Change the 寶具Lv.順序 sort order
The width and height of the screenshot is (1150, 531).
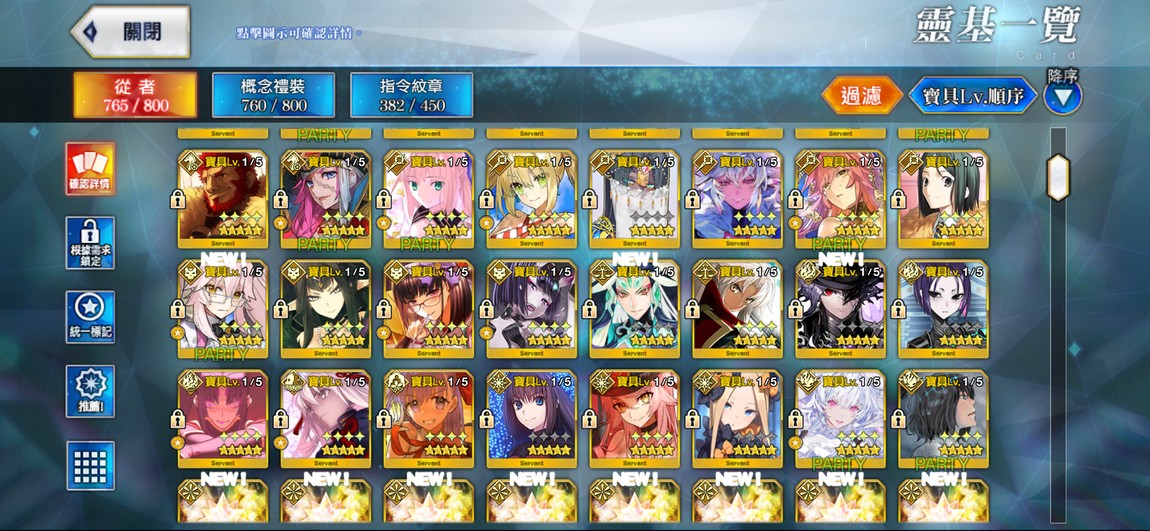pyautogui.click(x=972, y=96)
